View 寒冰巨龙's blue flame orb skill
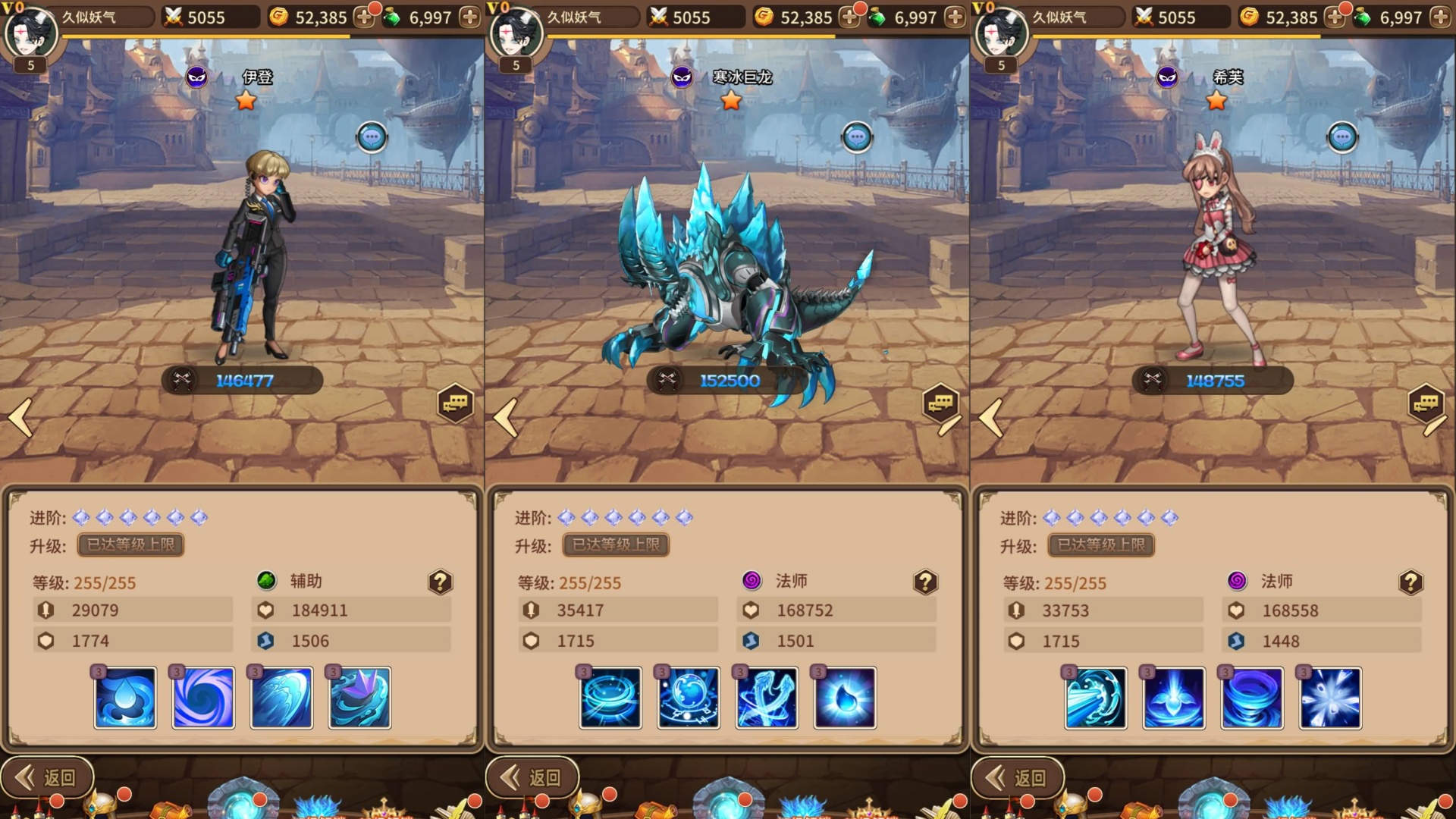The width and height of the screenshot is (1456, 819). (845, 698)
